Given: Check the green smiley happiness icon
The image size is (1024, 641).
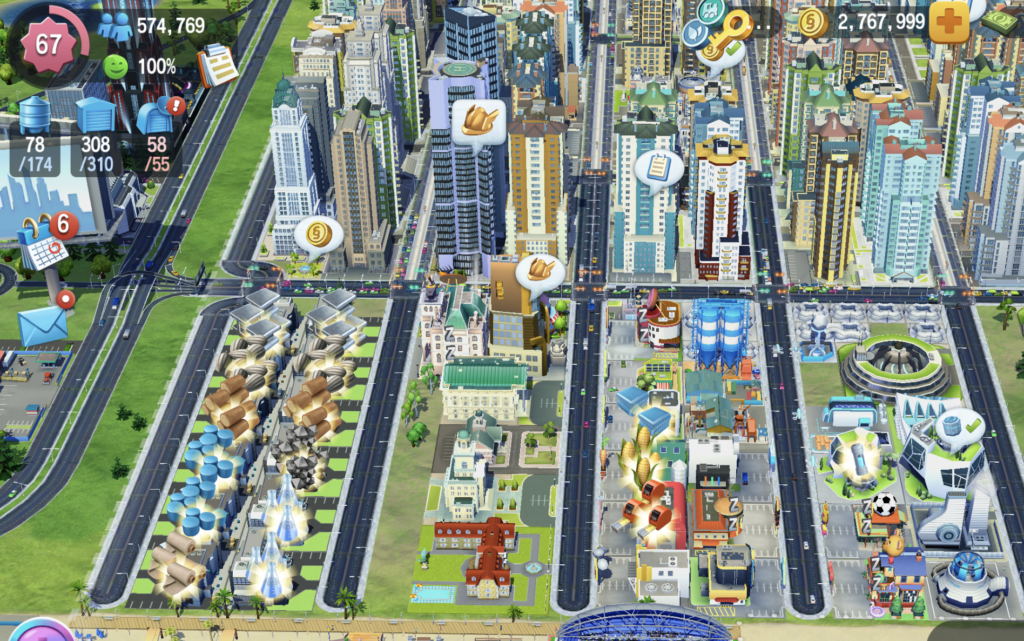Looking at the screenshot, I should [116, 67].
